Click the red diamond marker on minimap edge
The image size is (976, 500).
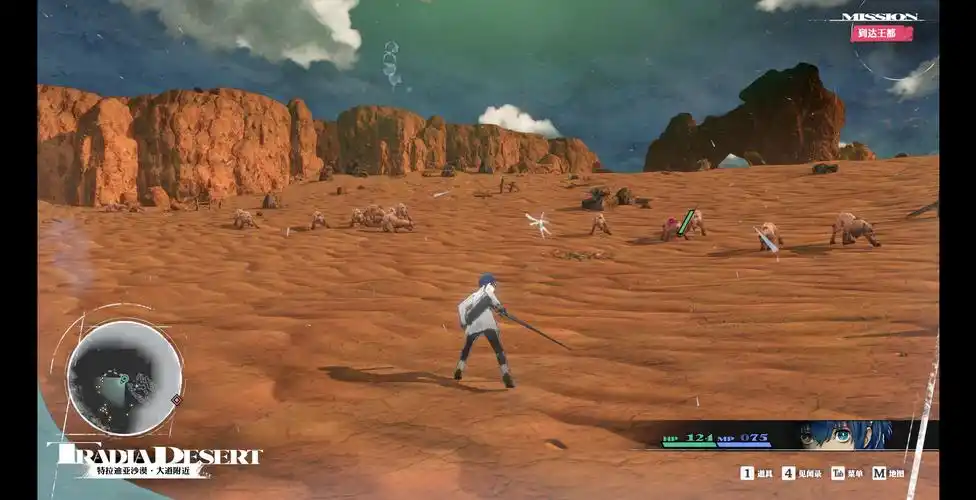(177, 400)
